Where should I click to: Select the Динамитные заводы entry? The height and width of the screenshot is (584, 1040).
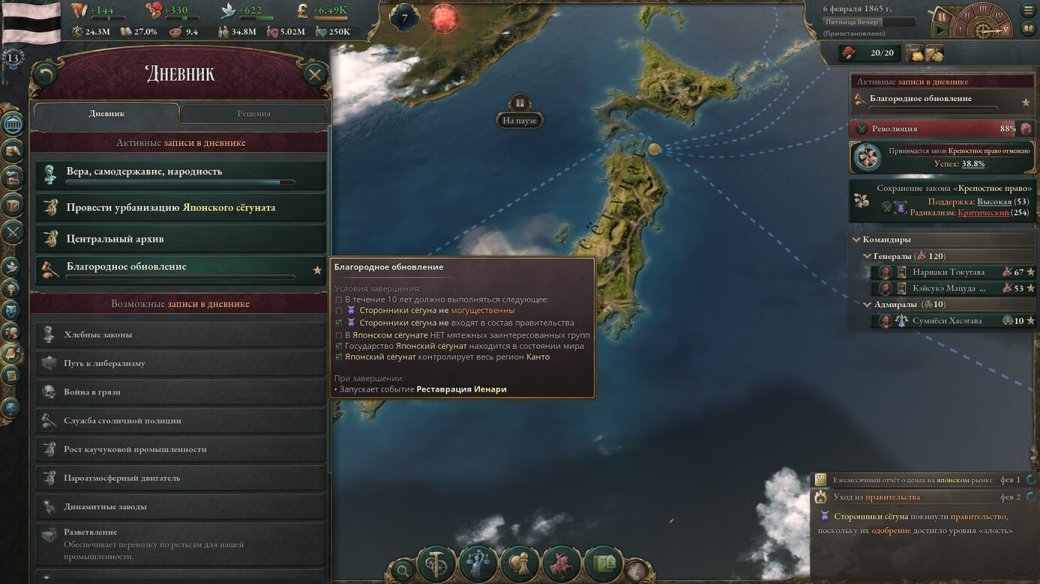(180, 507)
